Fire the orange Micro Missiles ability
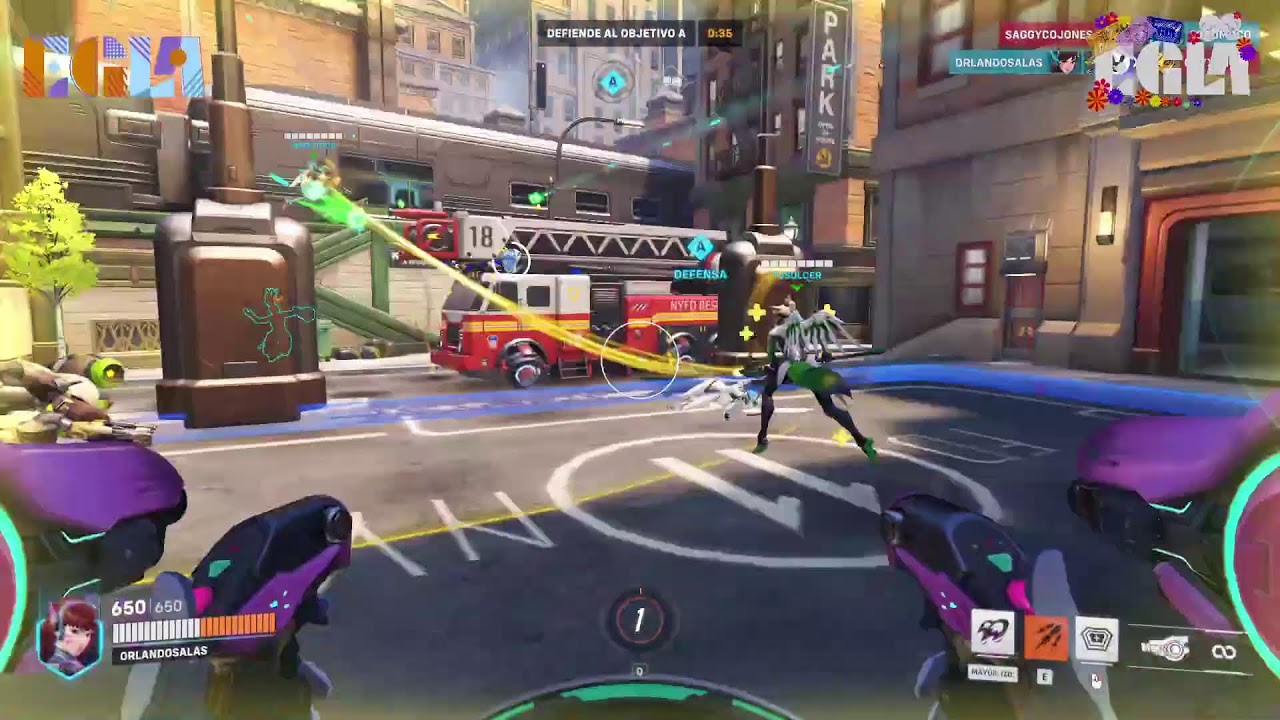The image size is (1280, 720). click(x=1045, y=635)
